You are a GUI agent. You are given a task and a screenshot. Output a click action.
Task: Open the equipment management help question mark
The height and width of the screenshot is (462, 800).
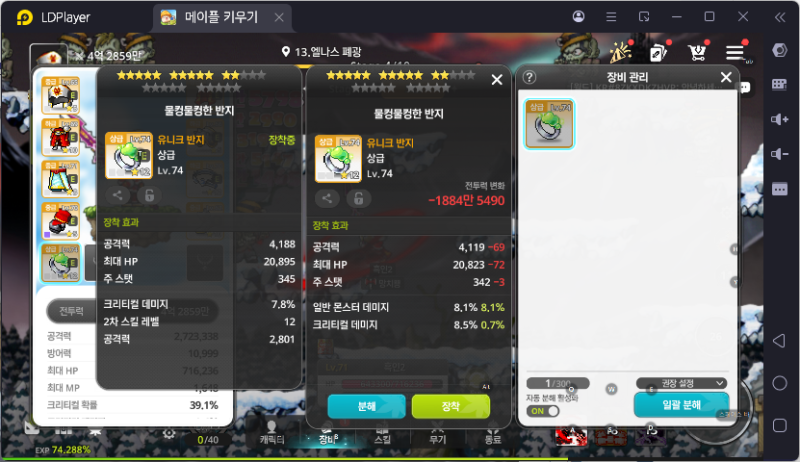click(530, 77)
